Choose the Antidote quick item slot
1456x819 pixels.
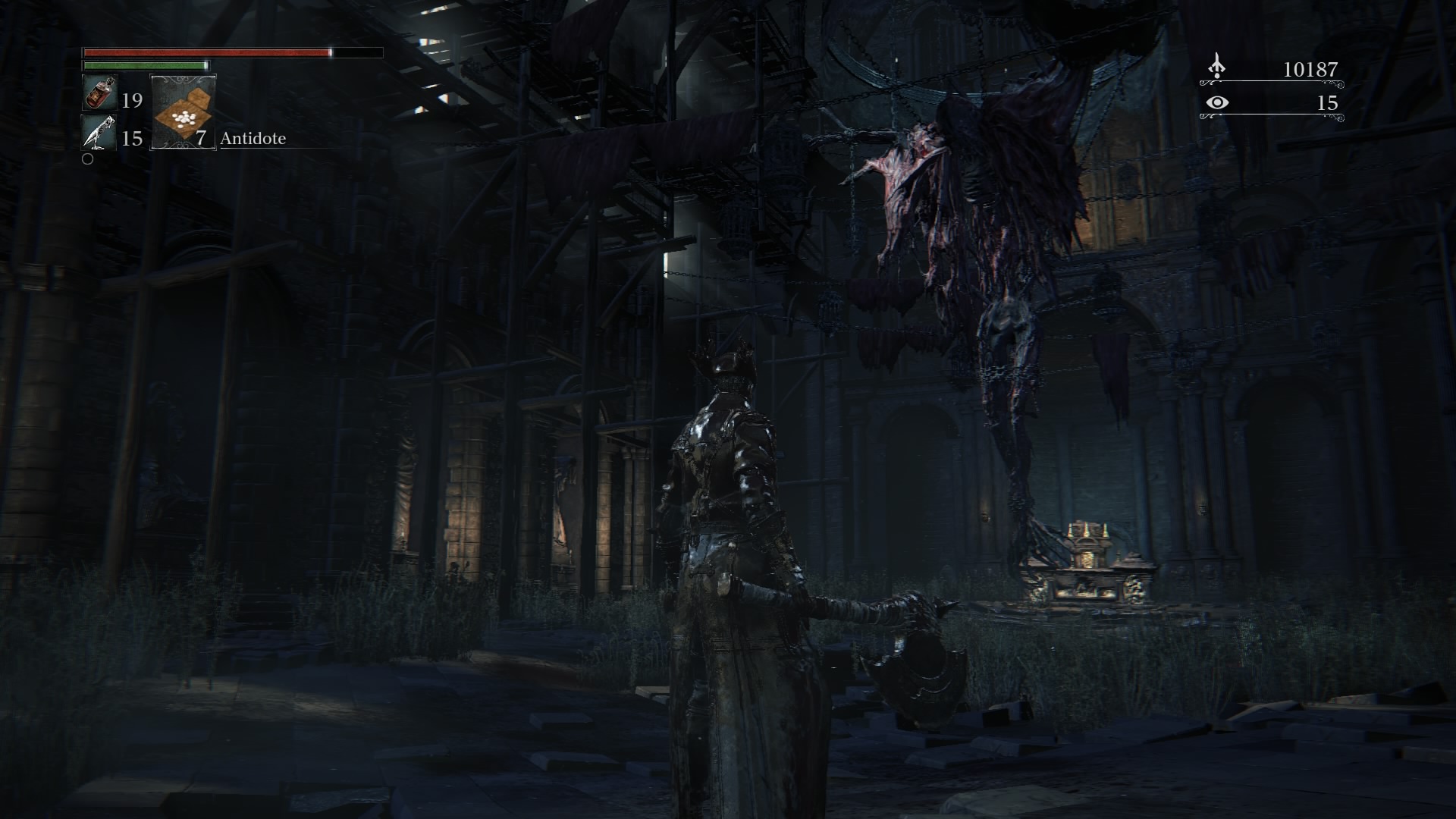[184, 111]
